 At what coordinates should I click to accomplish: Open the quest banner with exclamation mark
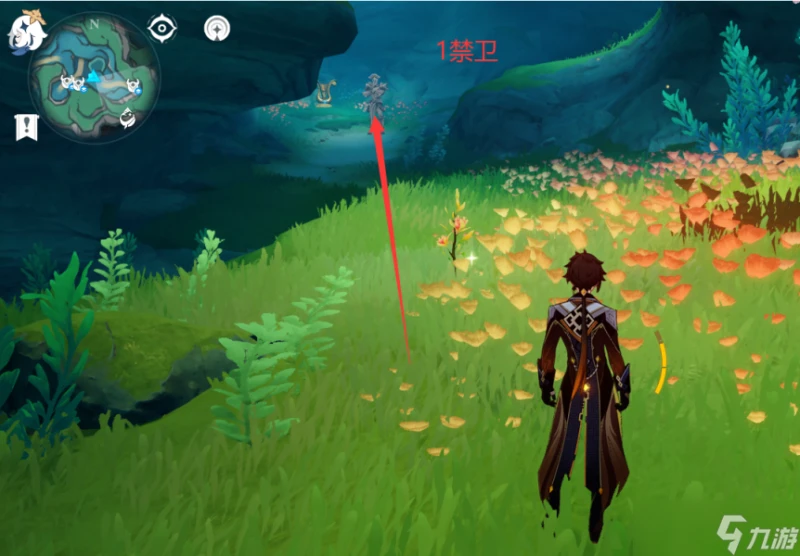(26, 127)
